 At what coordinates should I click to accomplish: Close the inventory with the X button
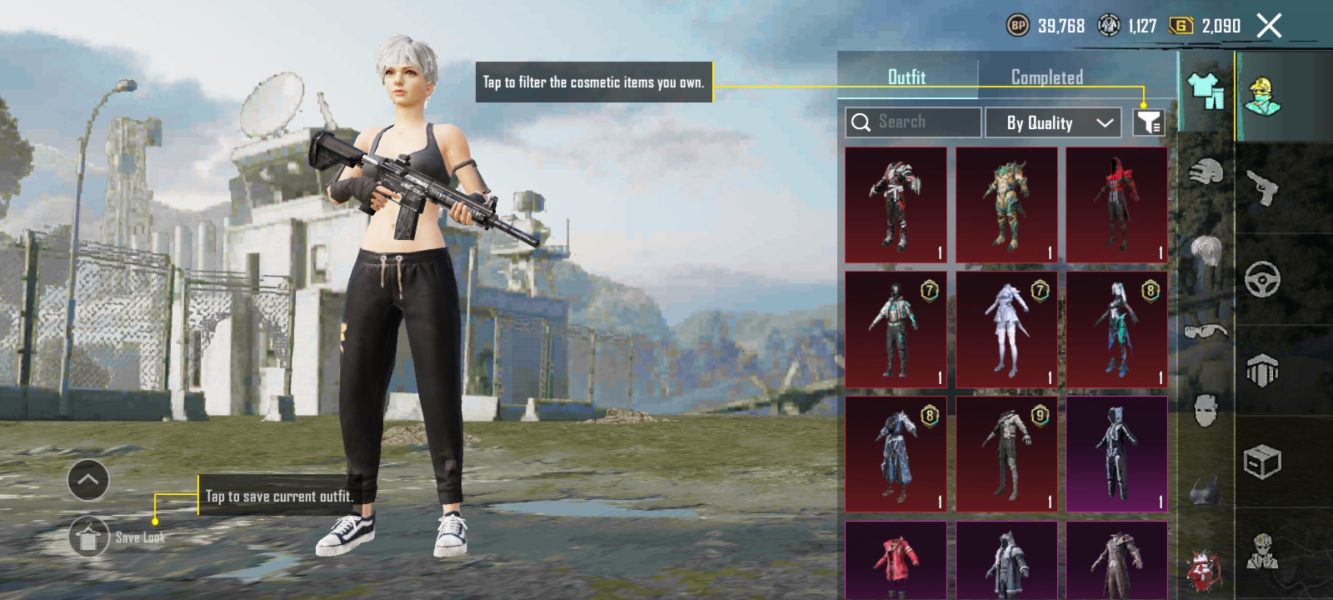(x=1269, y=26)
